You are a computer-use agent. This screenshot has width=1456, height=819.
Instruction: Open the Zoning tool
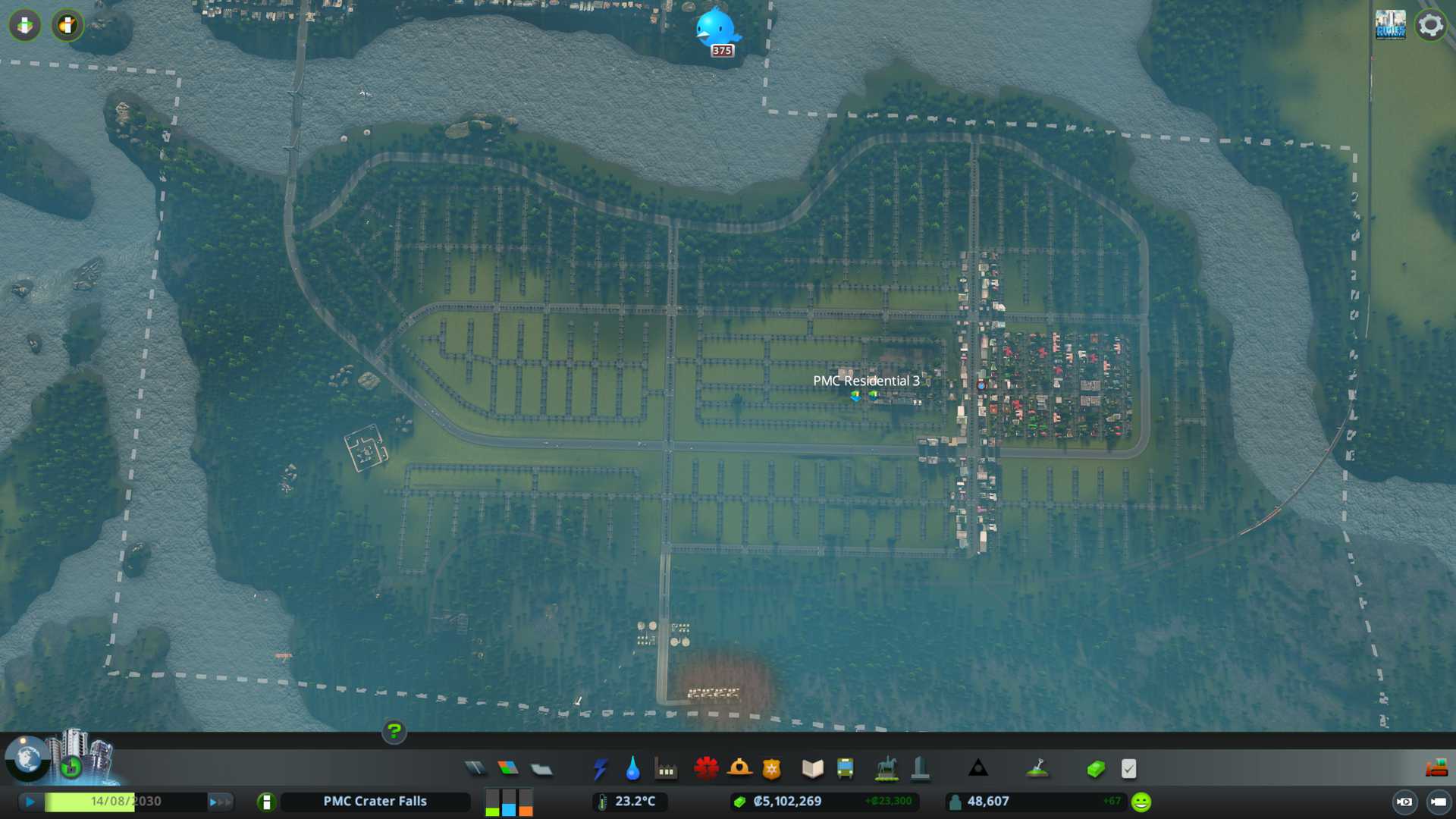[x=508, y=769]
